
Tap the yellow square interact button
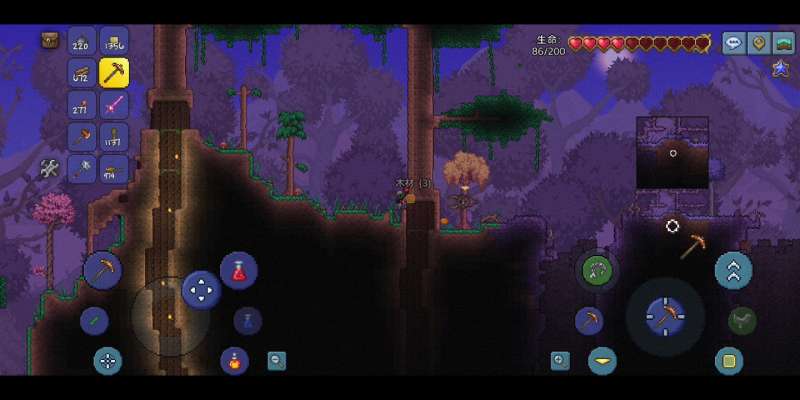point(729,360)
